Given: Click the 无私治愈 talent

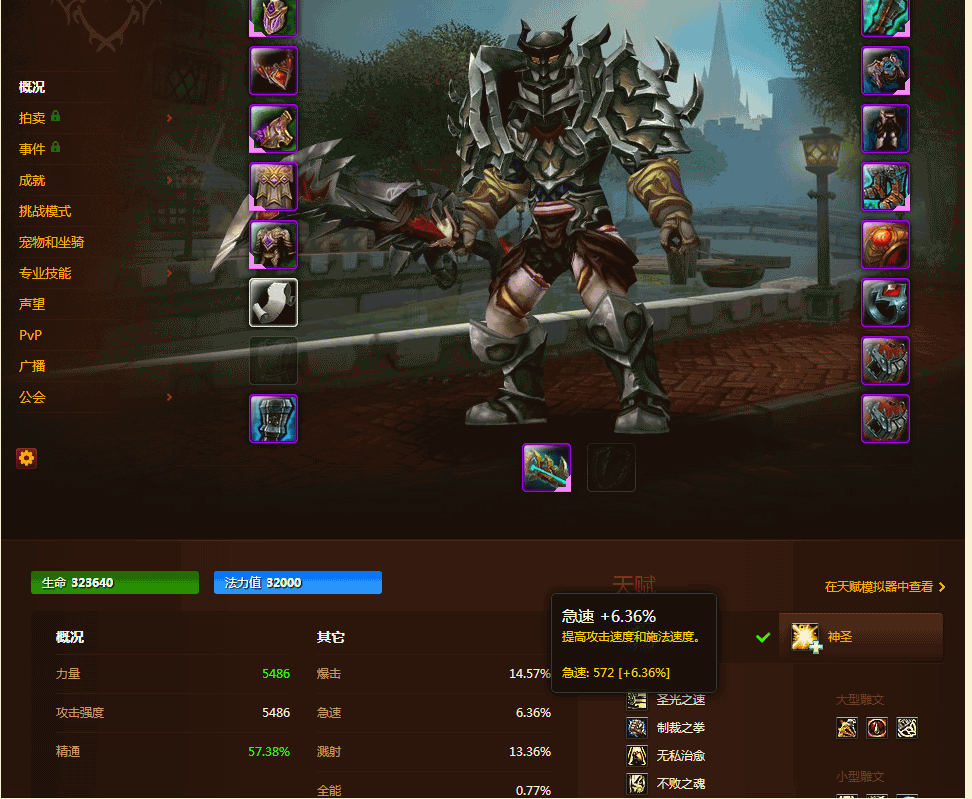Looking at the screenshot, I should [x=680, y=755].
